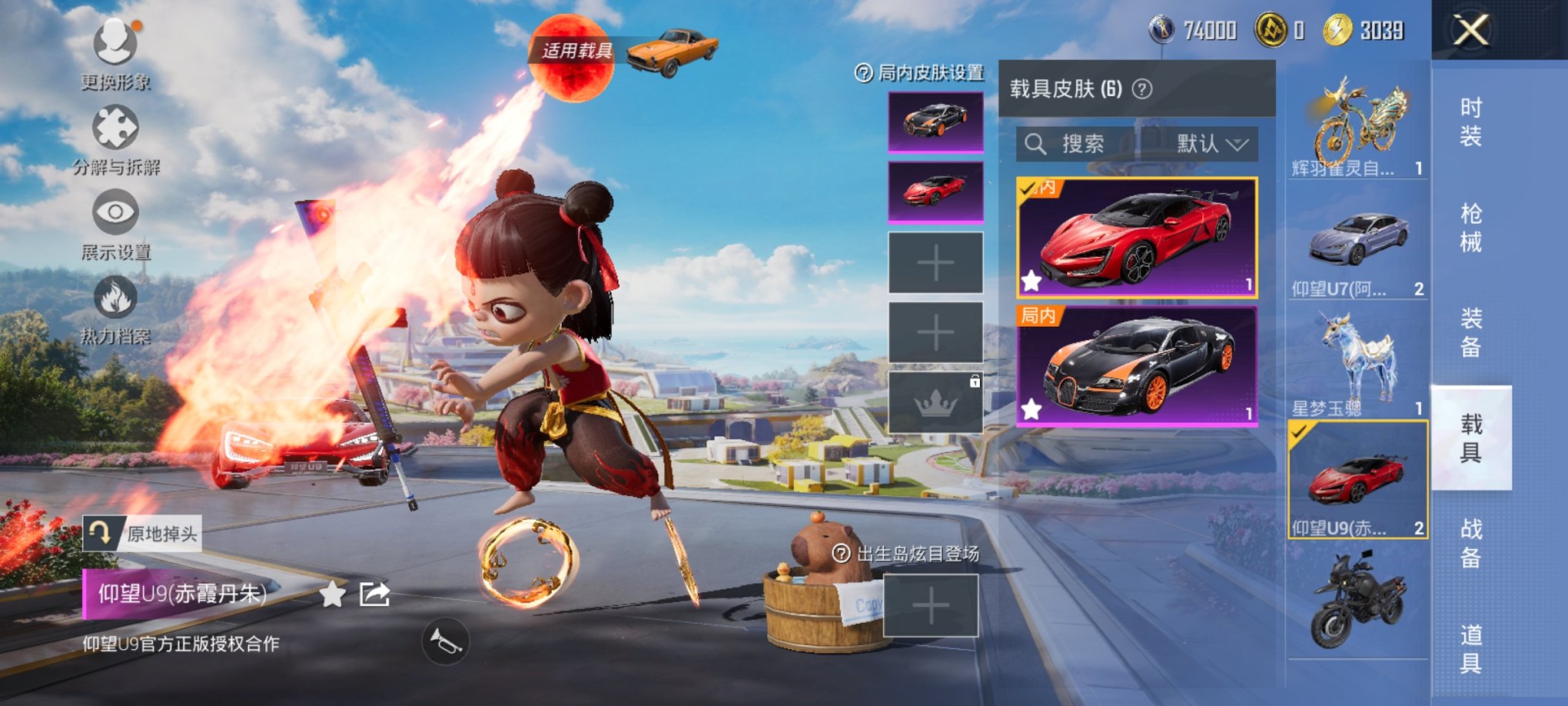Image resolution: width=1568 pixels, height=706 pixels.
Task: Open the 默认 sort dropdown
Action: [x=1208, y=145]
